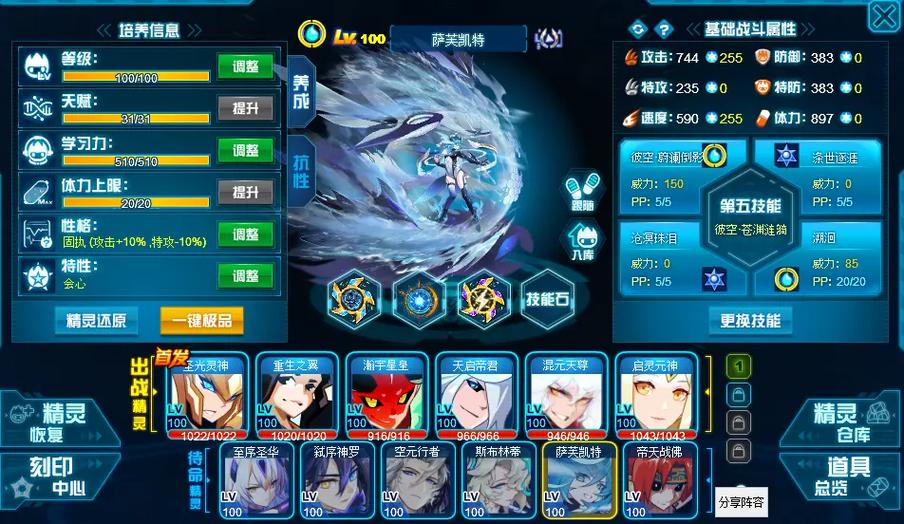
Task: Raise 体力上限 with its 提升 button
Action: (x=245, y=191)
